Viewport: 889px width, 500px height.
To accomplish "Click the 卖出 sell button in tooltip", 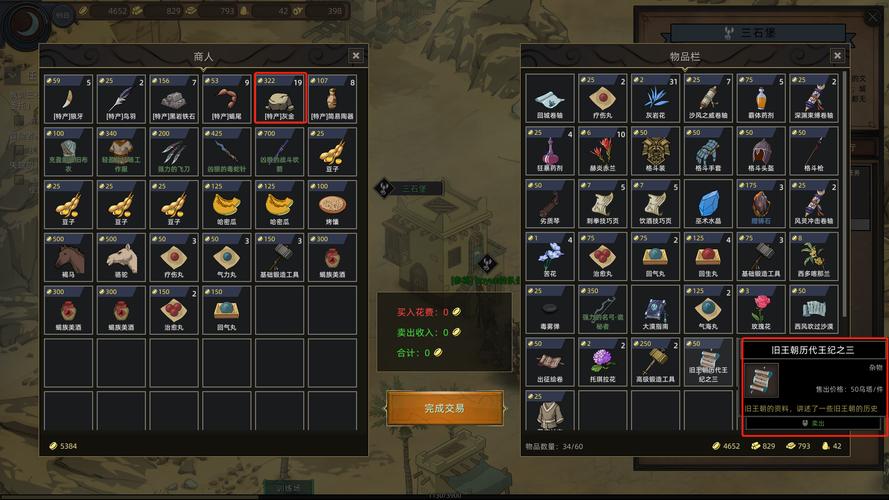I will click(x=815, y=423).
